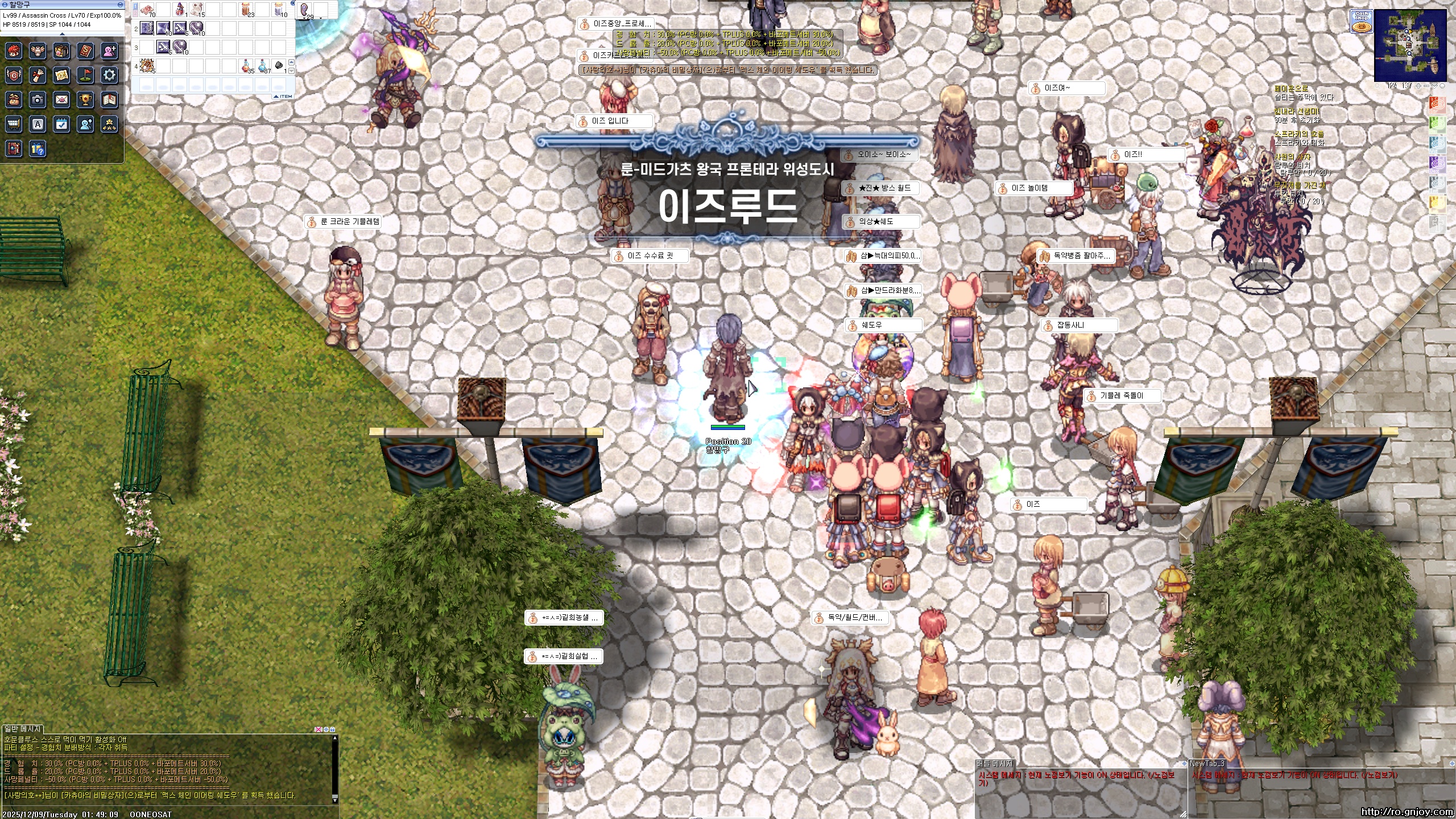
Task: Open the Achievements trophy icon
Action: point(85,100)
